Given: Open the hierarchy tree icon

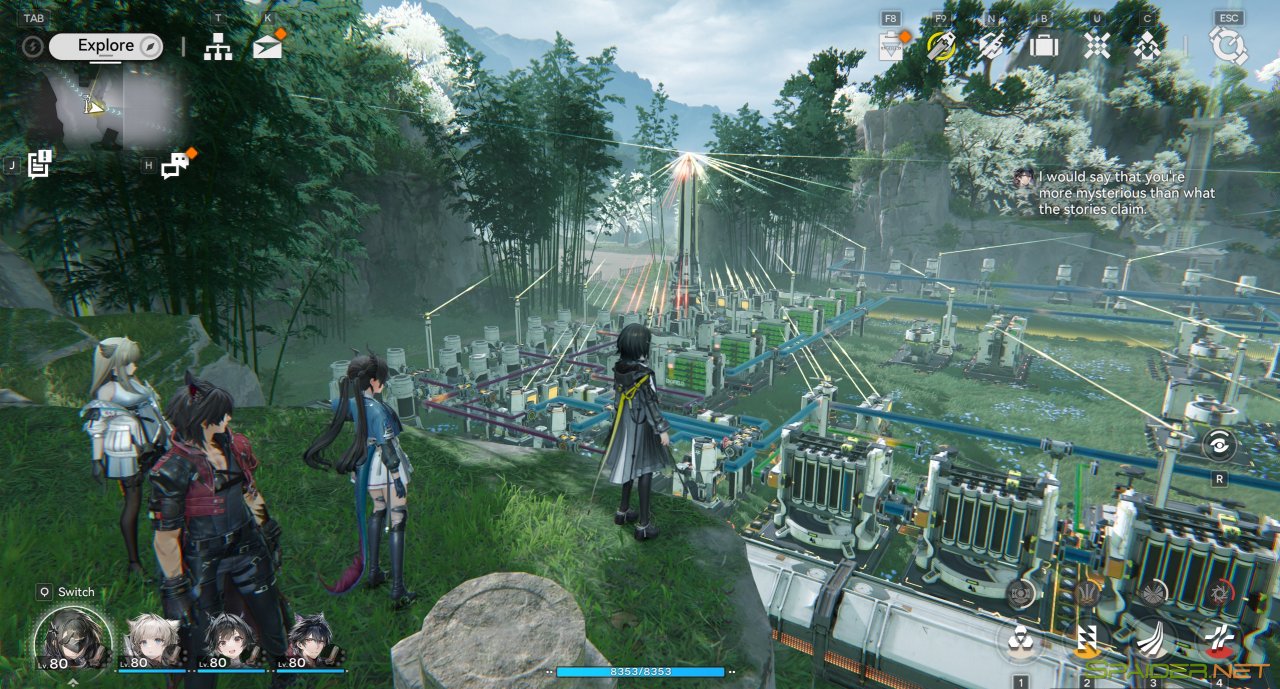Looking at the screenshot, I should 218,46.
